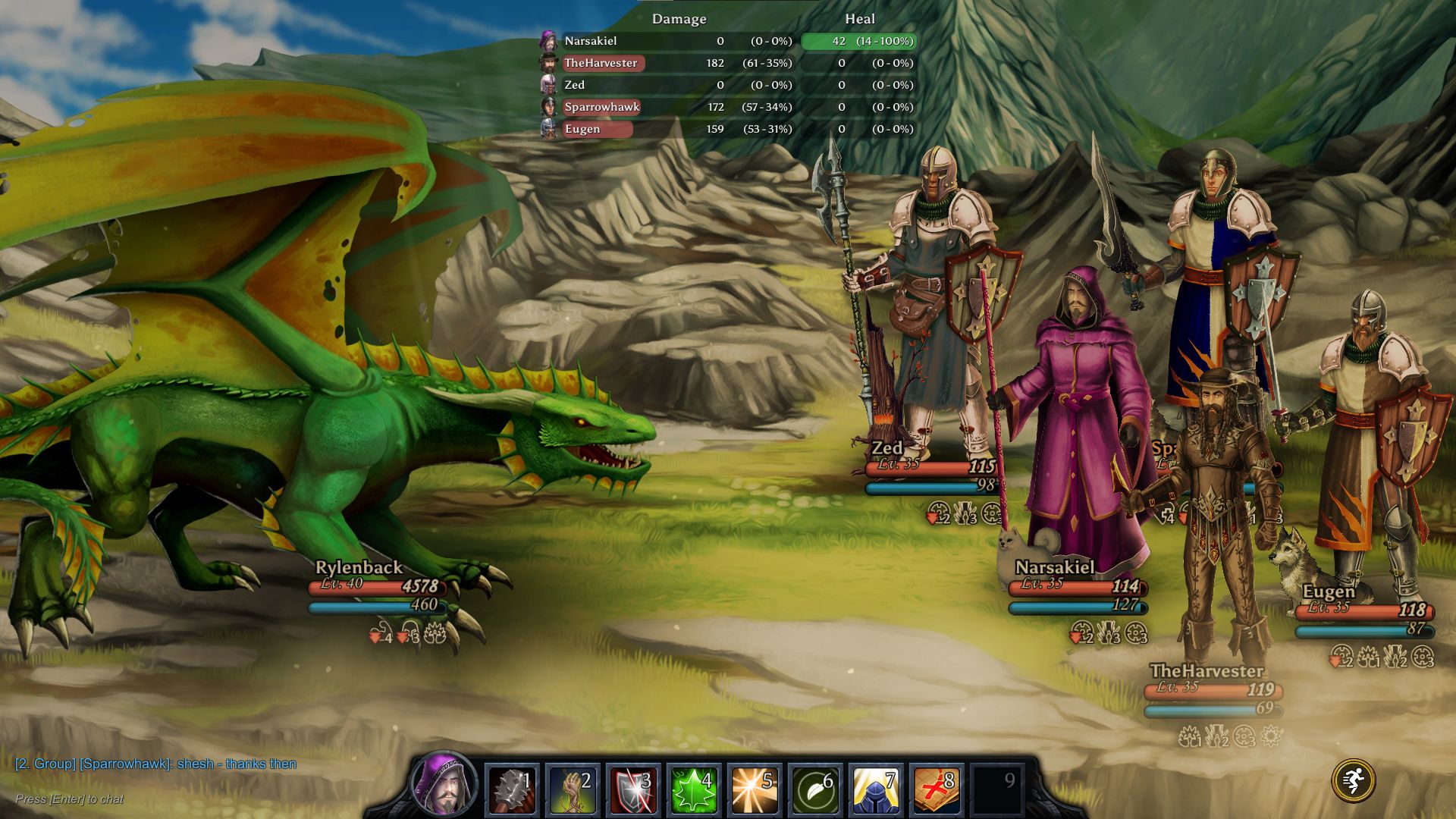Use the white feather ability in slot 6
The height and width of the screenshot is (819, 1456).
pos(815,789)
